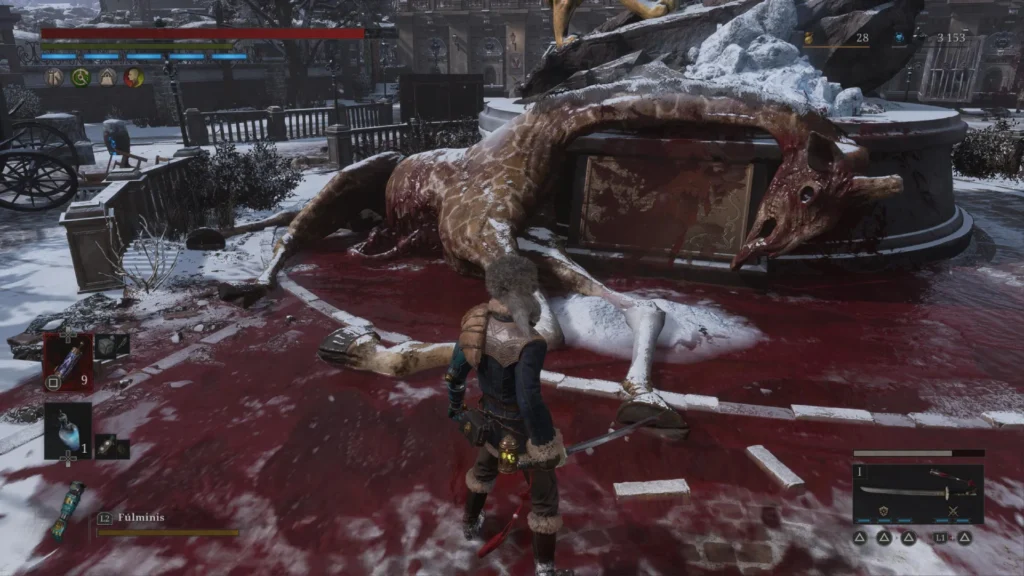Click the Fulminis Legion Arm icon
Image resolution: width=1024 pixels, height=576 pixels.
[68, 511]
